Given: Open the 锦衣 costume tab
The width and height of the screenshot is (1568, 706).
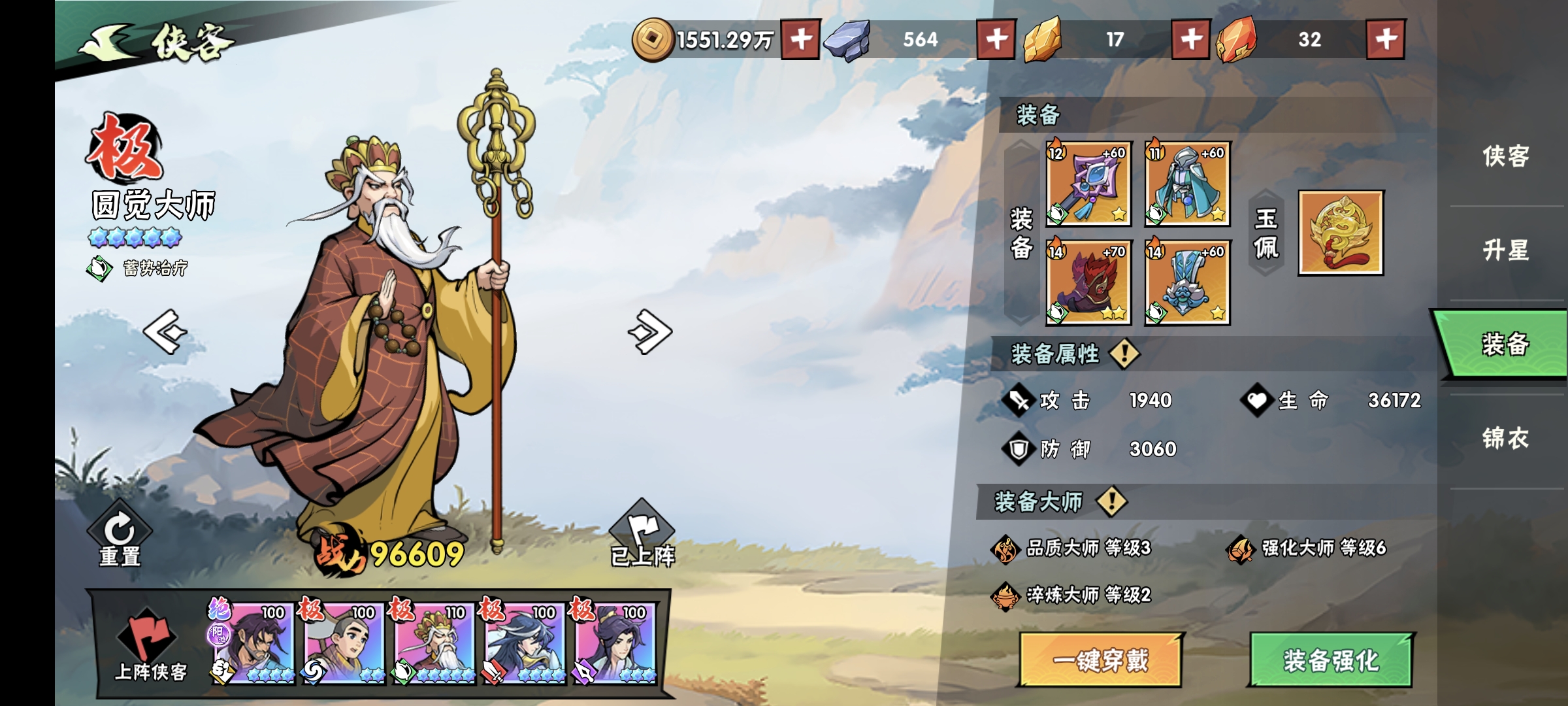Looking at the screenshot, I should pos(1505,438).
